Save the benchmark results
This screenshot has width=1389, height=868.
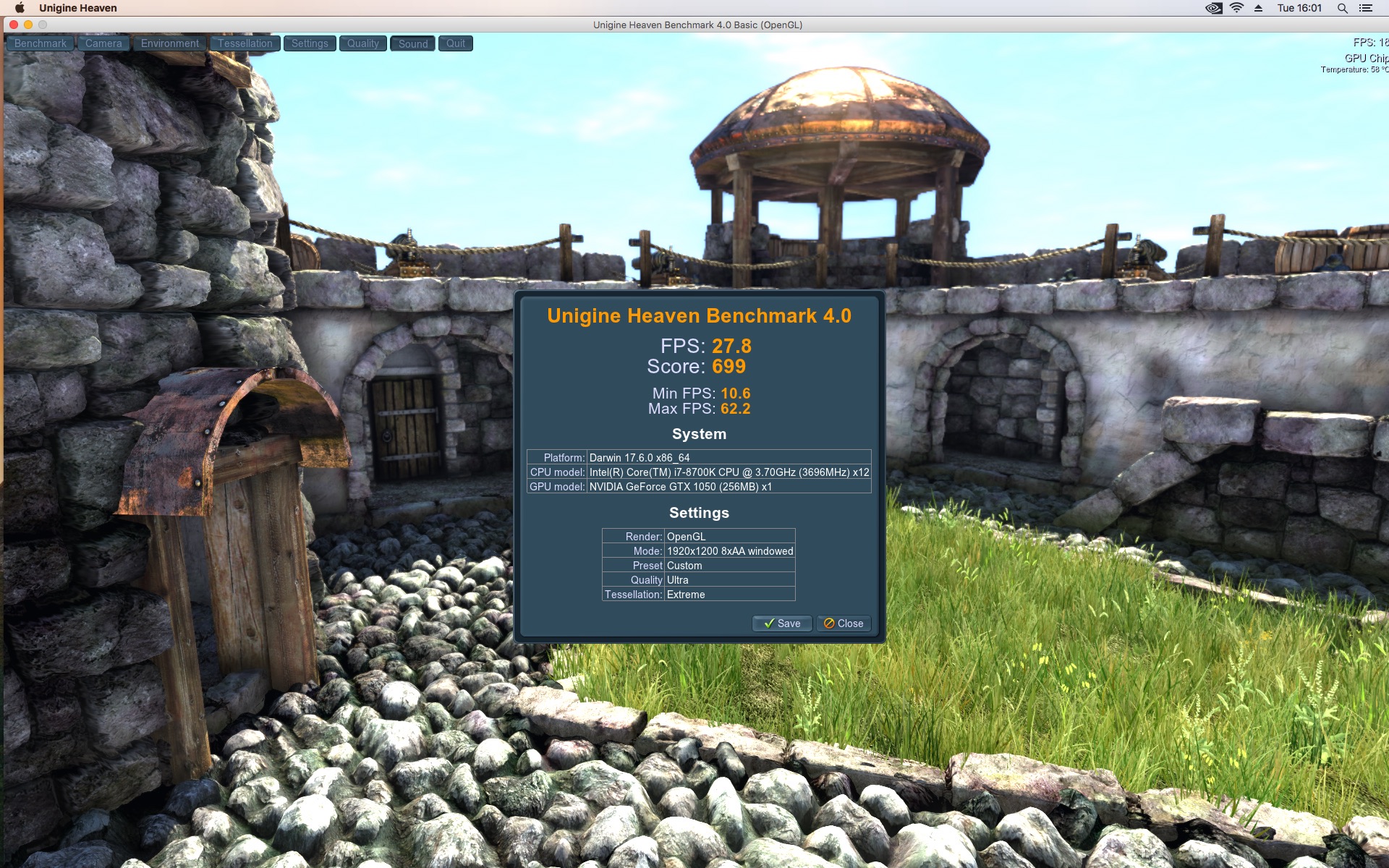[782, 624]
